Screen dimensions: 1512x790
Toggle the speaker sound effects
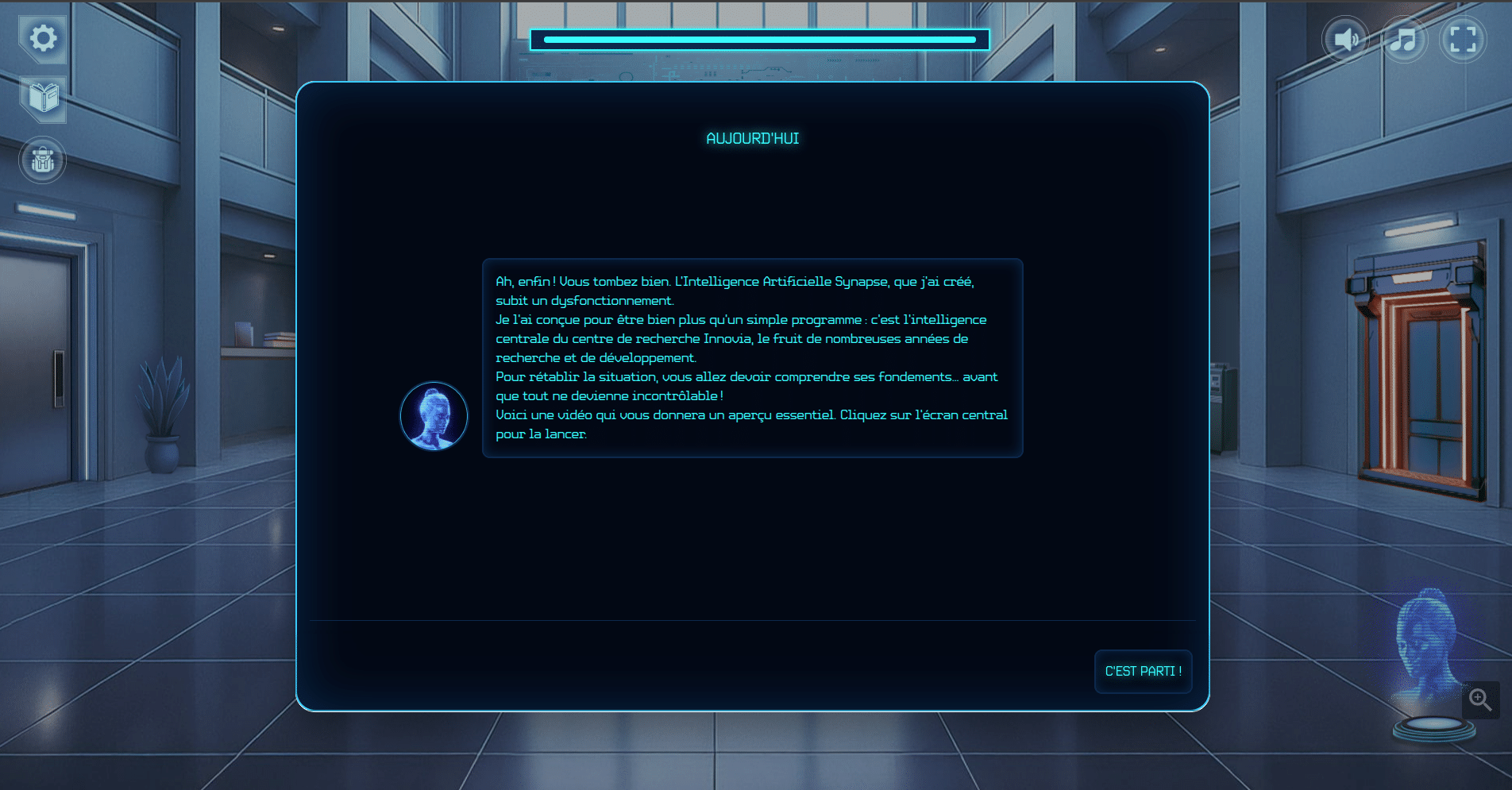[x=1345, y=40]
